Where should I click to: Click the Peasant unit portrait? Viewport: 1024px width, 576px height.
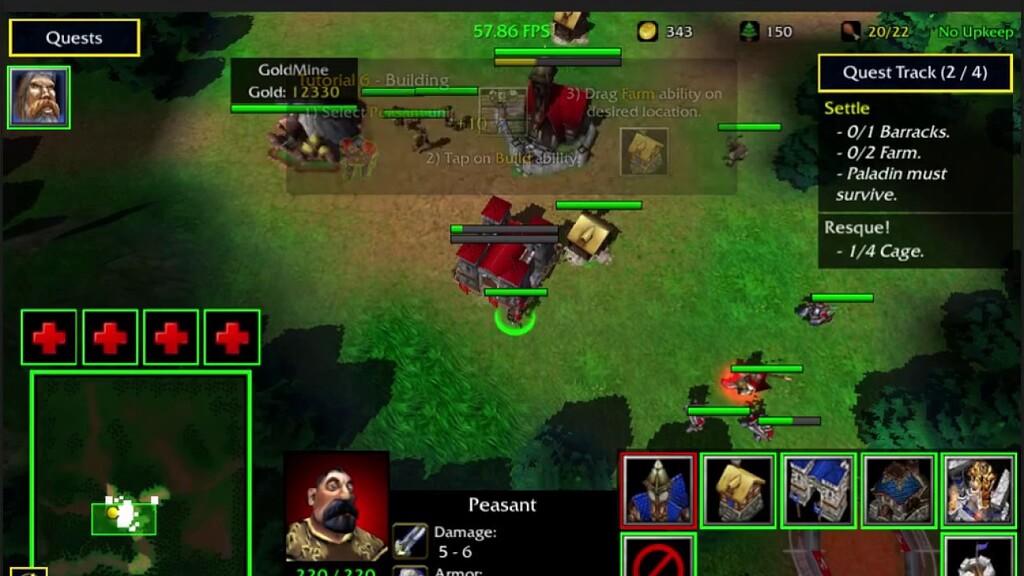coord(336,506)
